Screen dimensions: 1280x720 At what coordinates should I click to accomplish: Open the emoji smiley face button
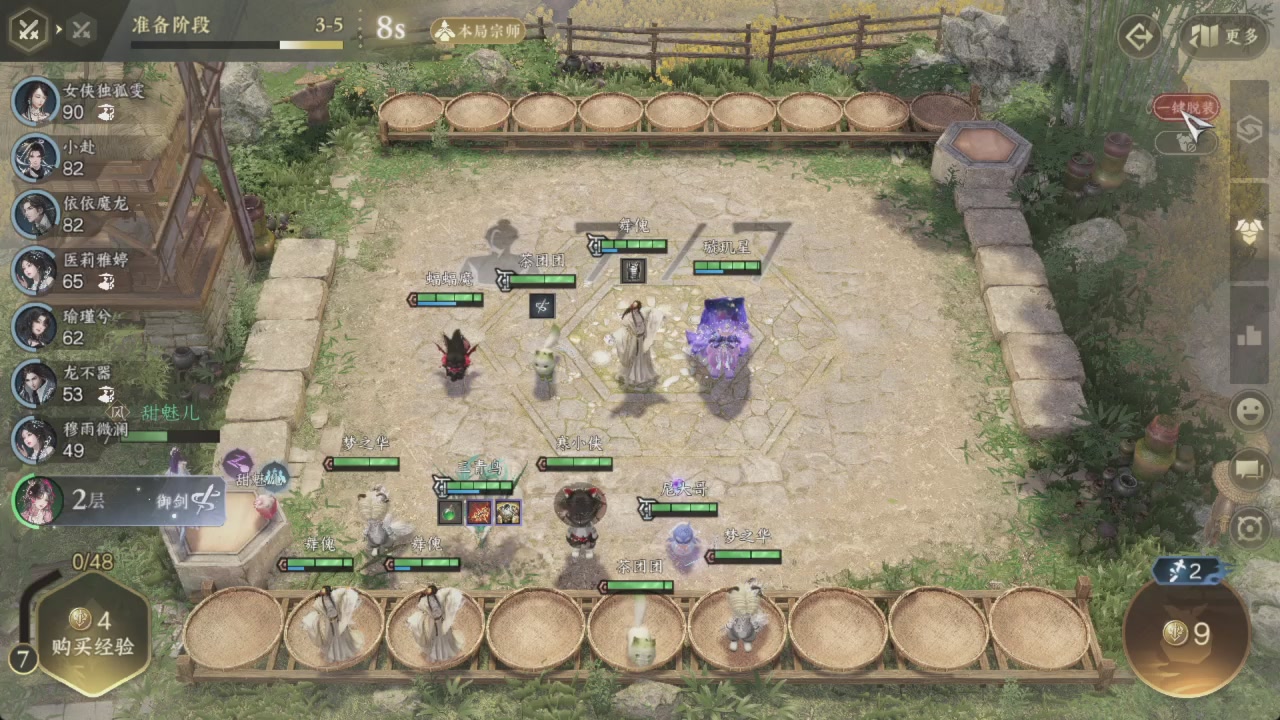1250,411
